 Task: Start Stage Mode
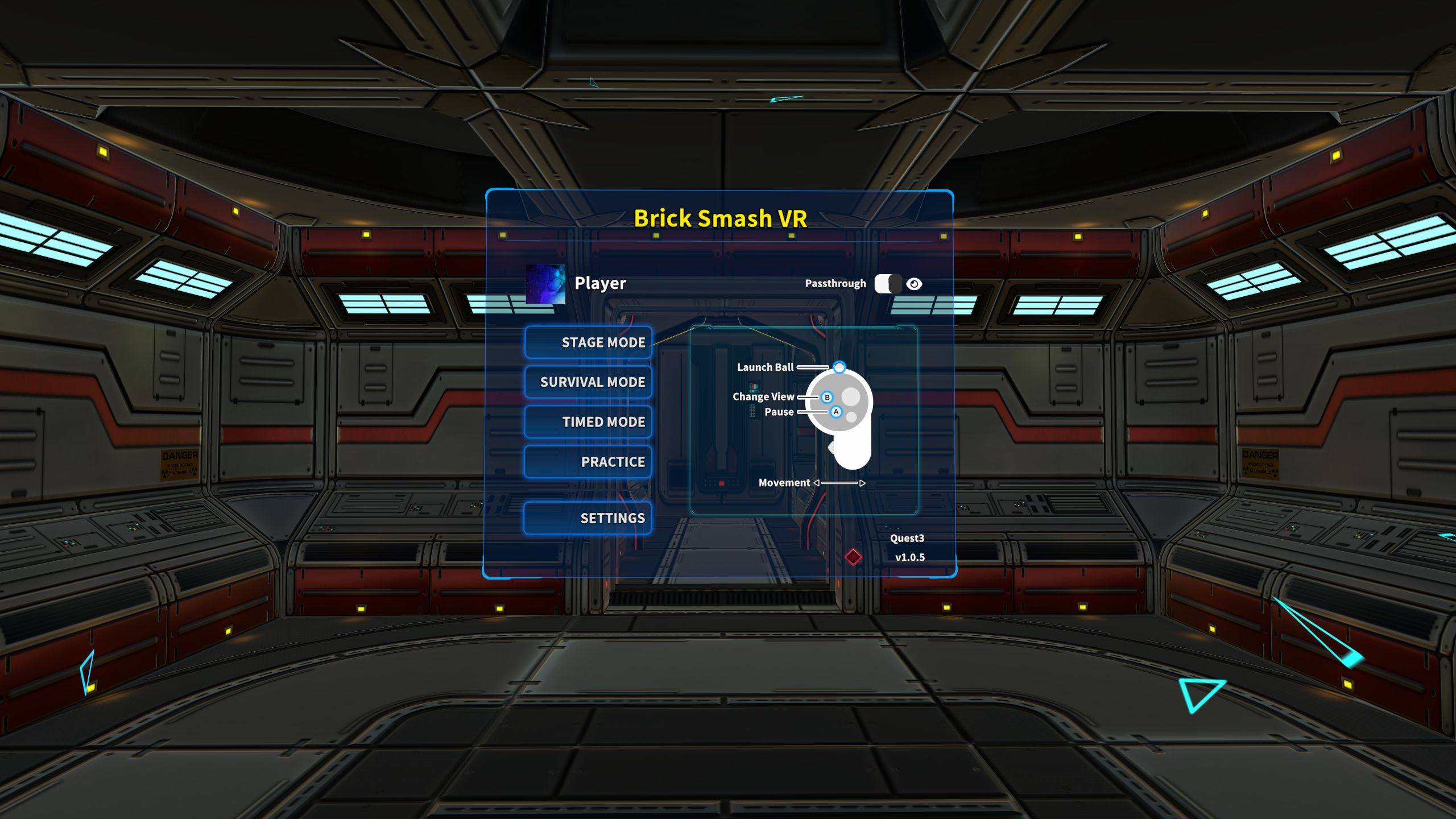point(588,342)
